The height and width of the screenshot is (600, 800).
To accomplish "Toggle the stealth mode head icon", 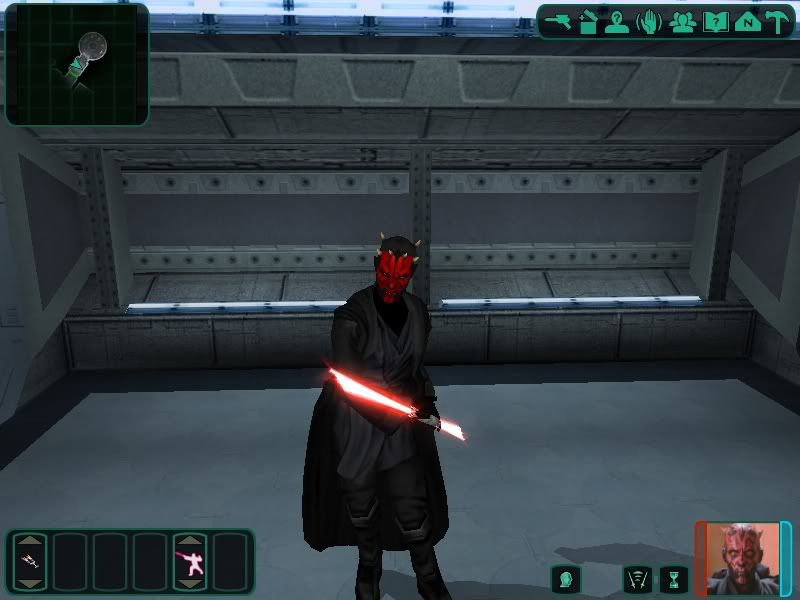I will click(x=566, y=578).
